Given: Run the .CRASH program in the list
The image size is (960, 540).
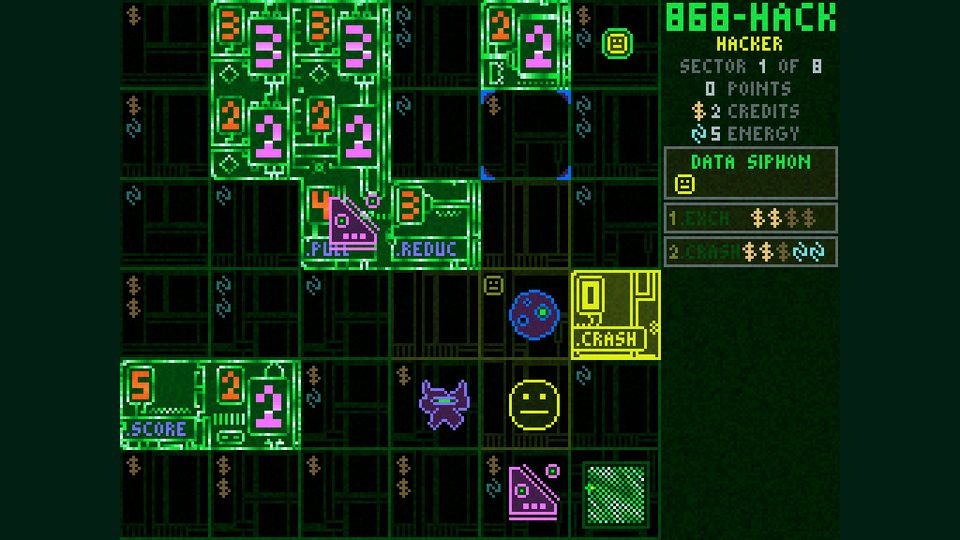Looking at the screenshot, I should click(751, 252).
